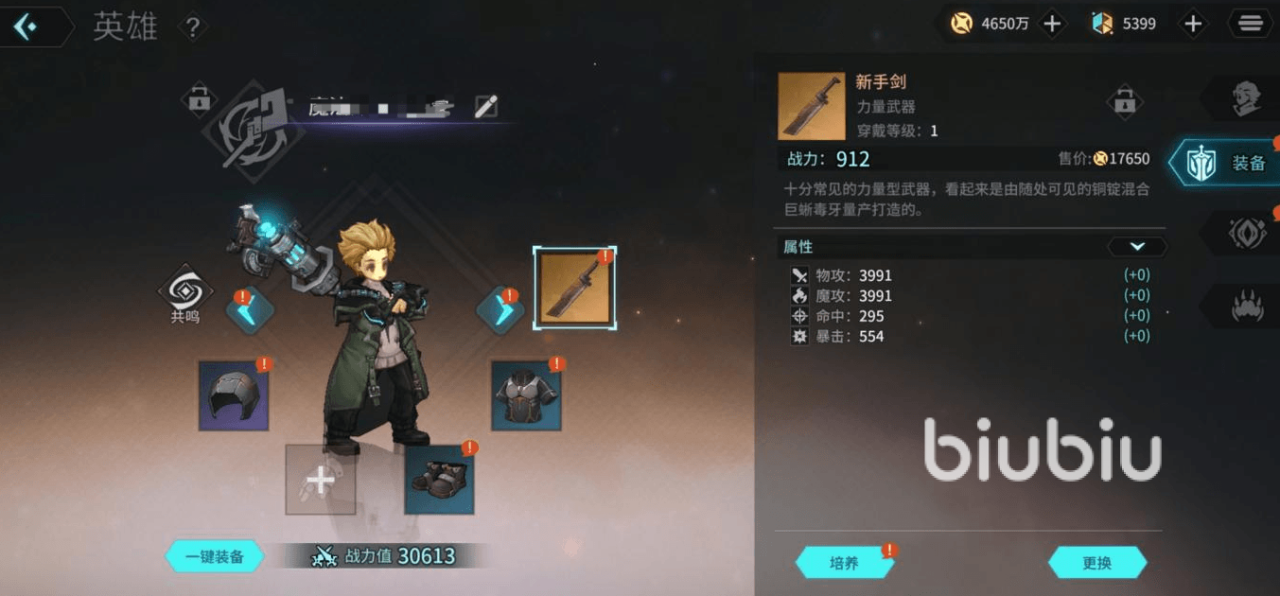Select the helmet equipment slot
This screenshot has width=1280, height=596.
[x=233, y=396]
